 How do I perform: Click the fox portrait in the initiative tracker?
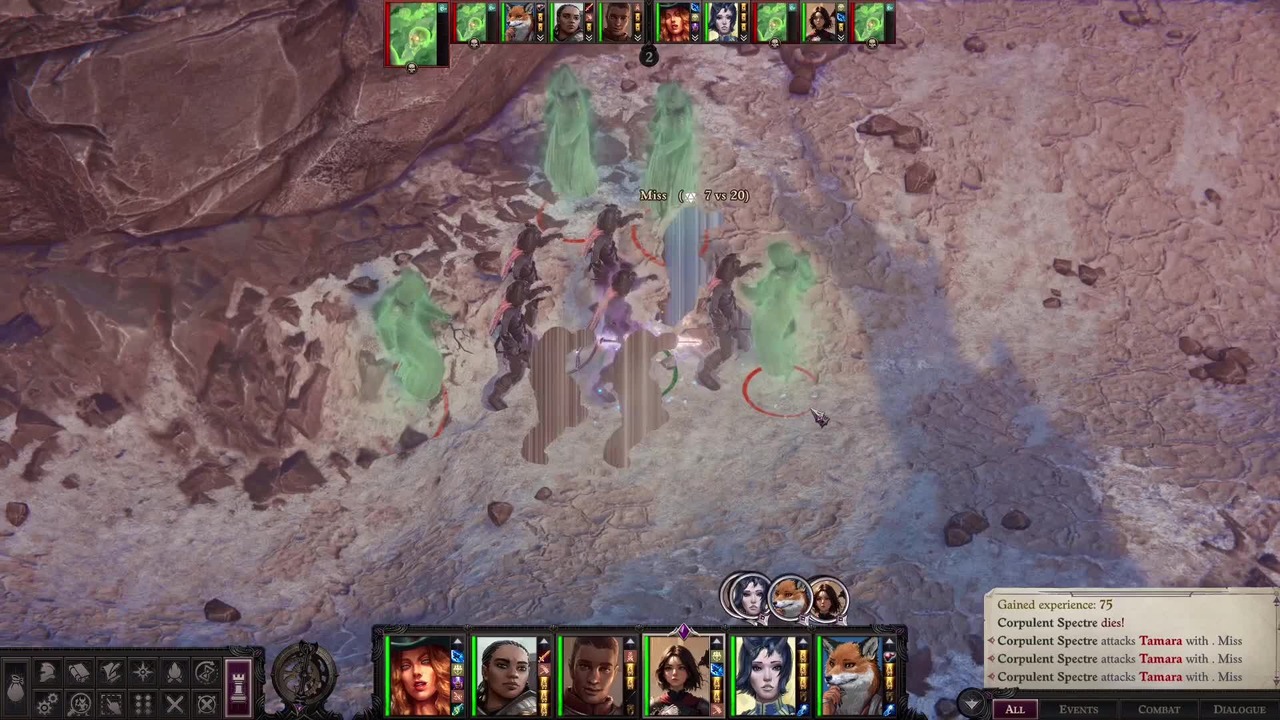click(x=518, y=23)
